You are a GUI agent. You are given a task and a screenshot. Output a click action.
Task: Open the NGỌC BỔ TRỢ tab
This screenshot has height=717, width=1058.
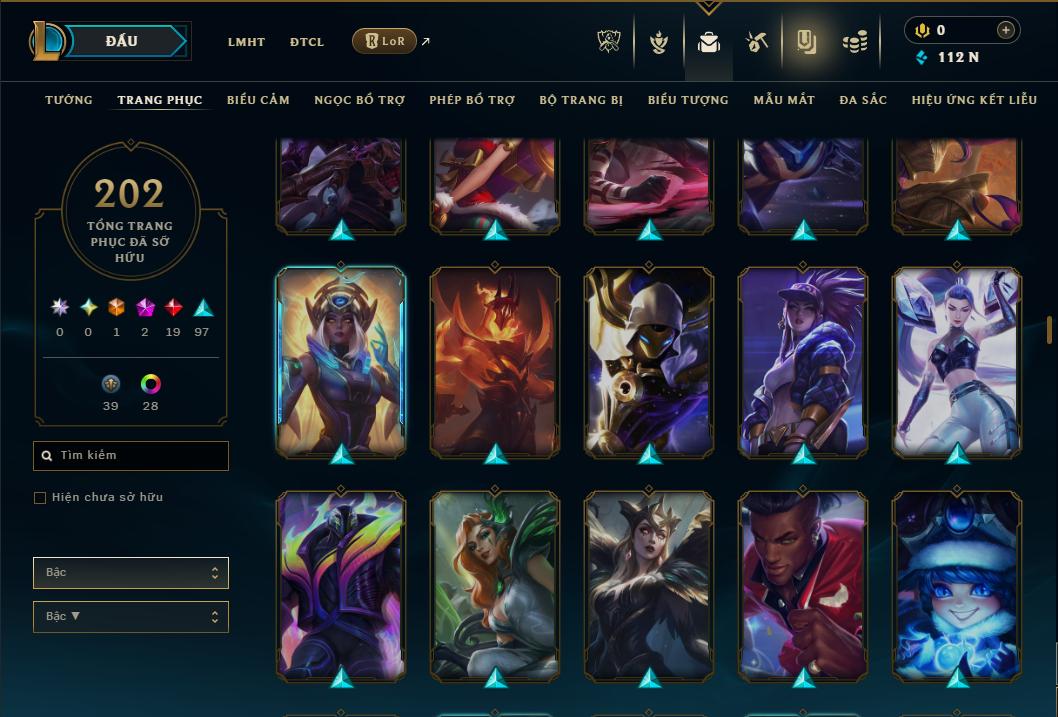[x=359, y=100]
